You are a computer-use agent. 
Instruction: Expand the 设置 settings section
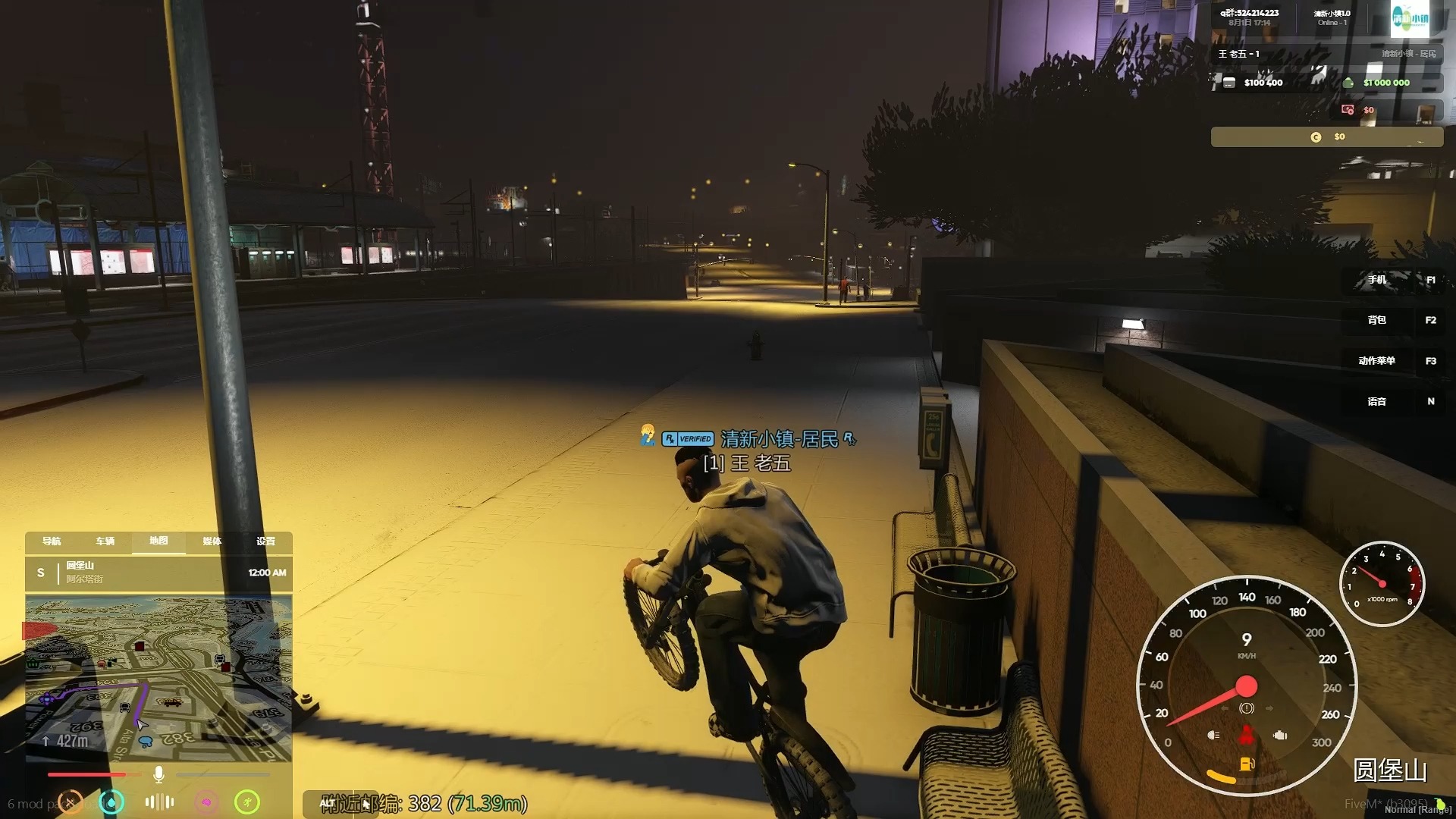coord(266,542)
